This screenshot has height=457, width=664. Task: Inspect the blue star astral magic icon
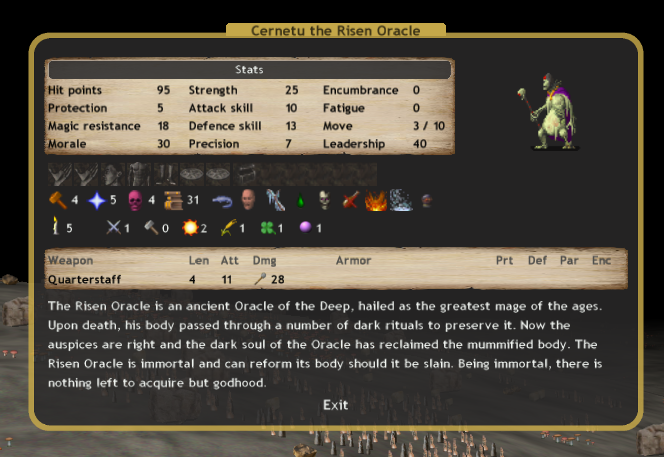point(96,200)
